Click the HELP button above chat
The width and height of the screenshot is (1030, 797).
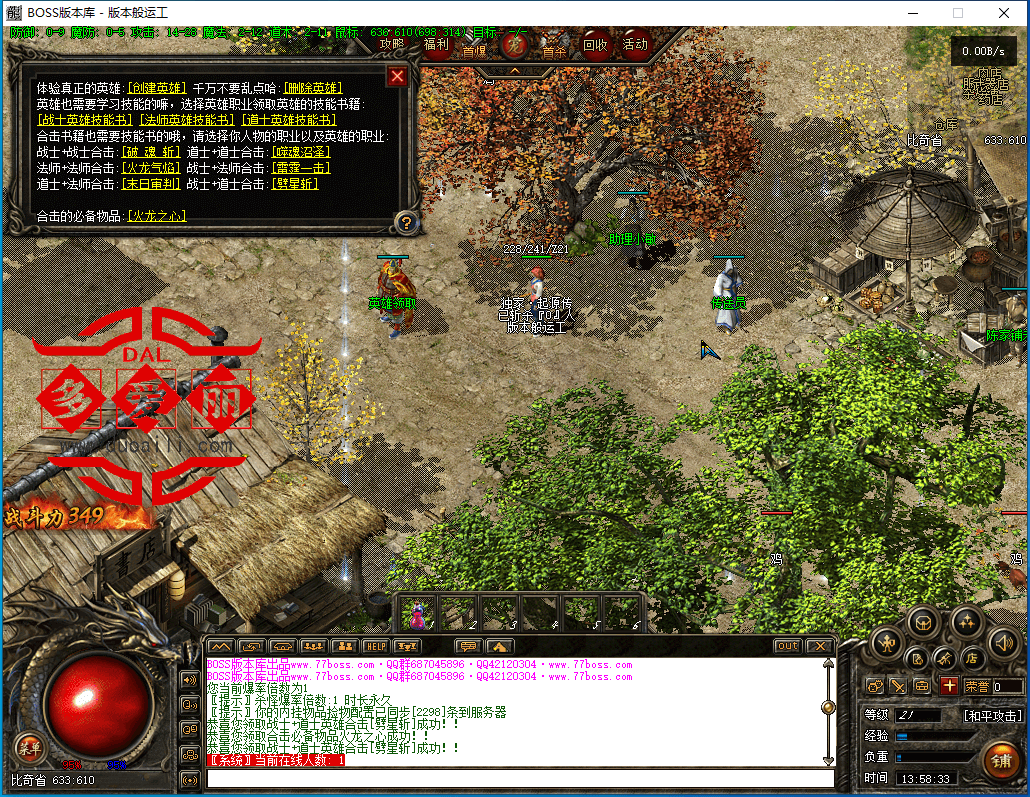pyautogui.click(x=375, y=646)
